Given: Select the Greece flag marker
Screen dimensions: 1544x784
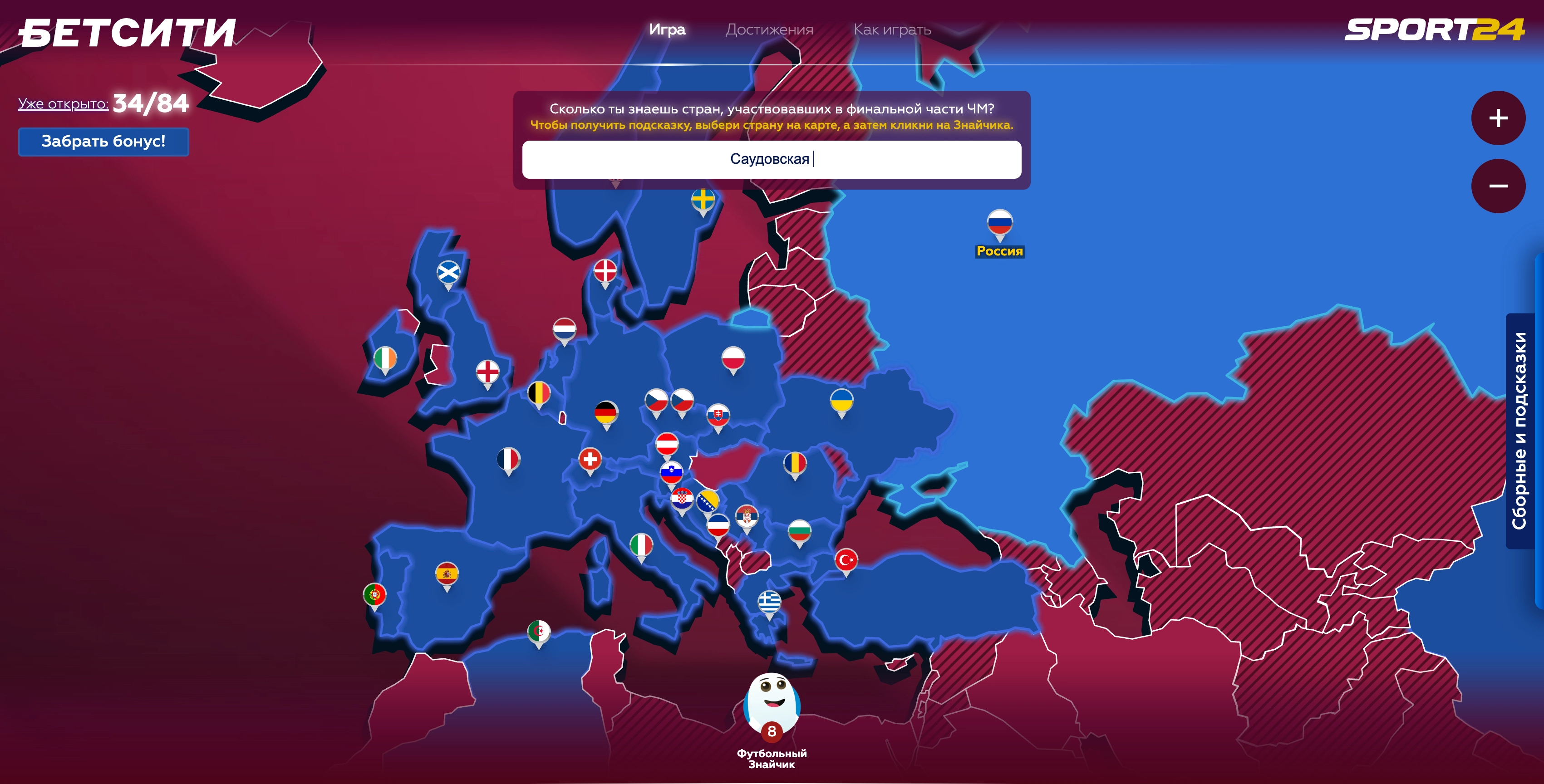Looking at the screenshot, I should 770,601.
